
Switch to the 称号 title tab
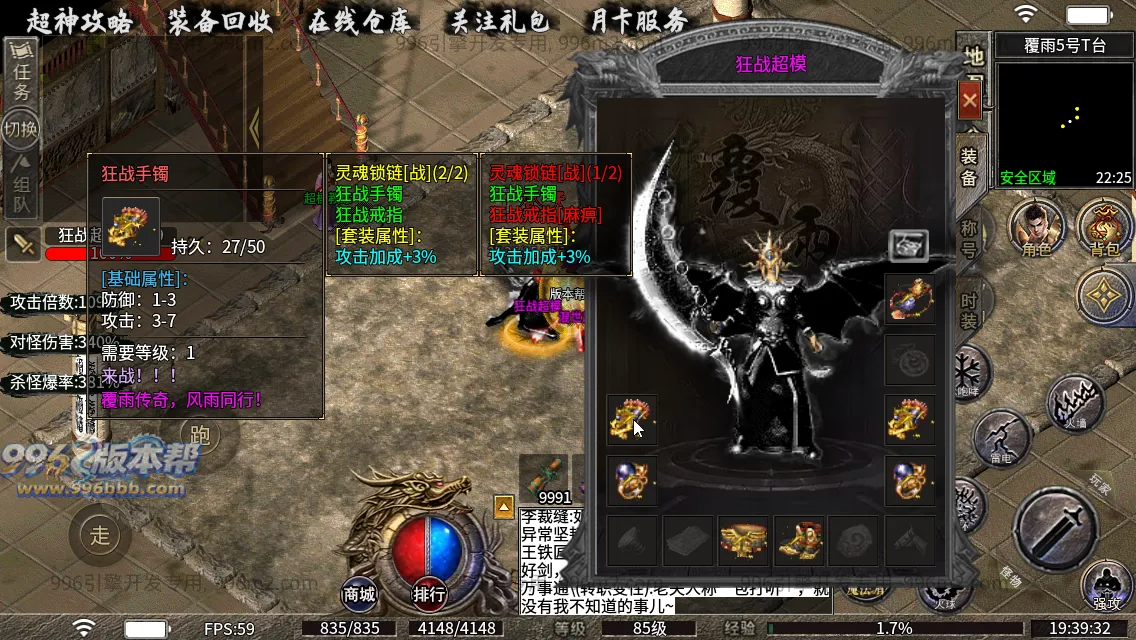969,238
